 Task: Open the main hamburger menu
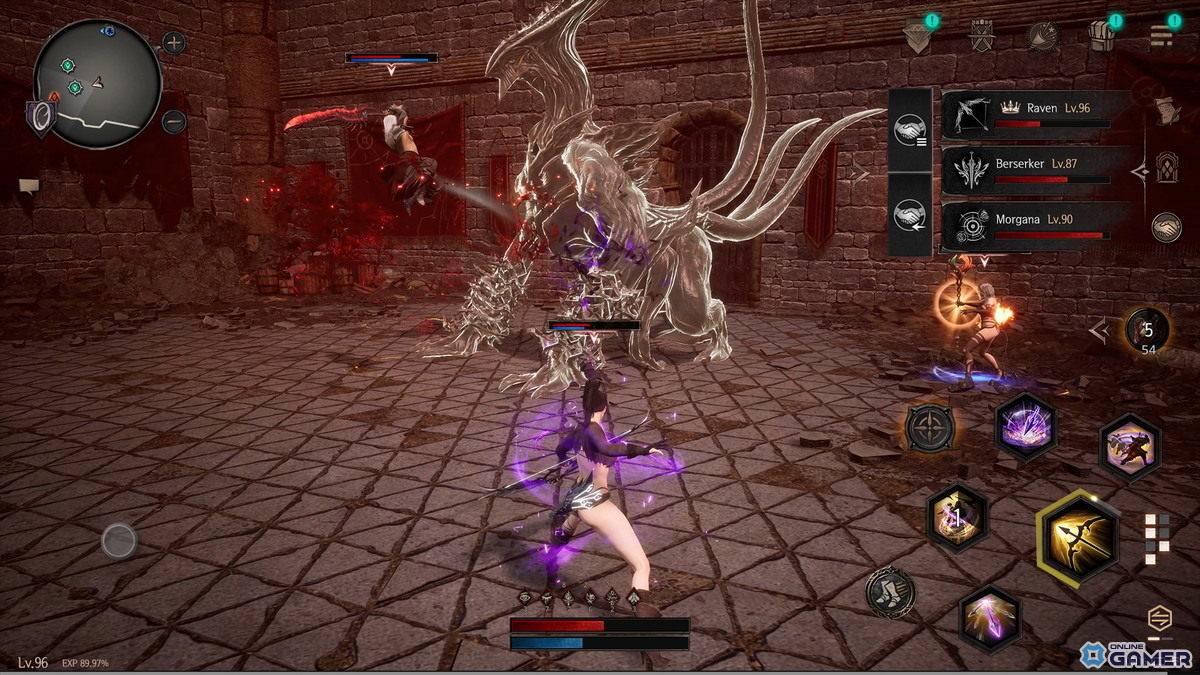coord(1161,36)
